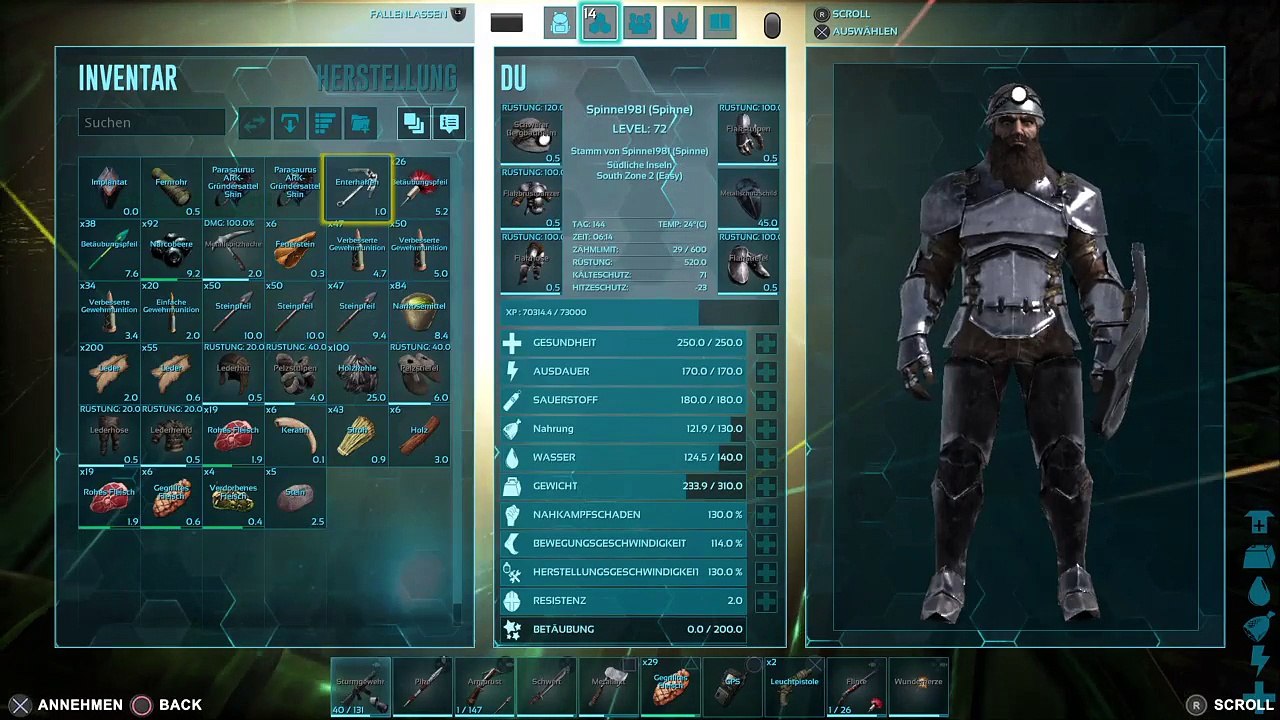Select the Enterhaken grappling hook slot
The height and width of the screenshot is (720, 1280).
pyautogui.click(x=357, y=188)
